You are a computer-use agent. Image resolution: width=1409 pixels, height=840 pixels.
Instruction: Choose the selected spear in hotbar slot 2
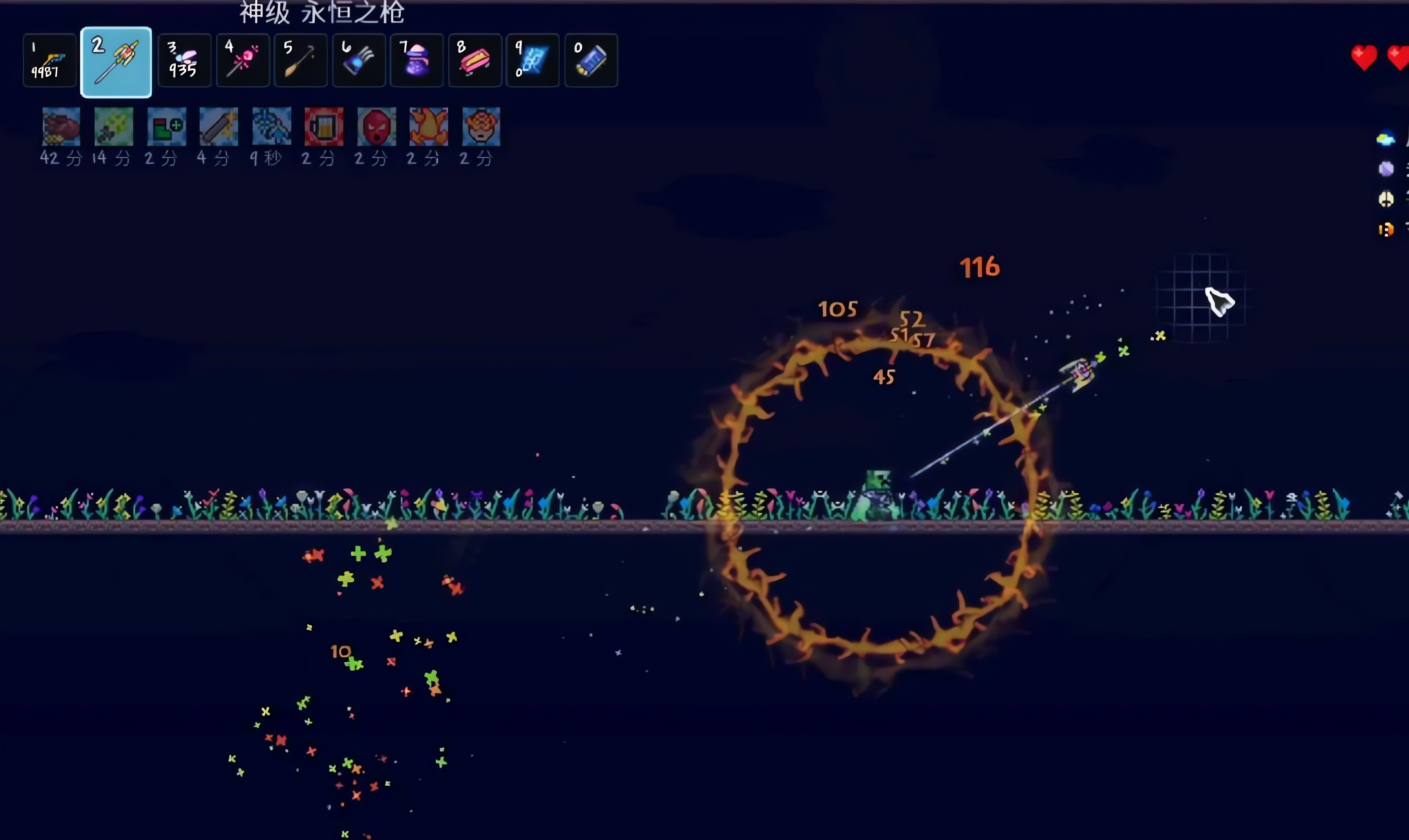[116, 62]
